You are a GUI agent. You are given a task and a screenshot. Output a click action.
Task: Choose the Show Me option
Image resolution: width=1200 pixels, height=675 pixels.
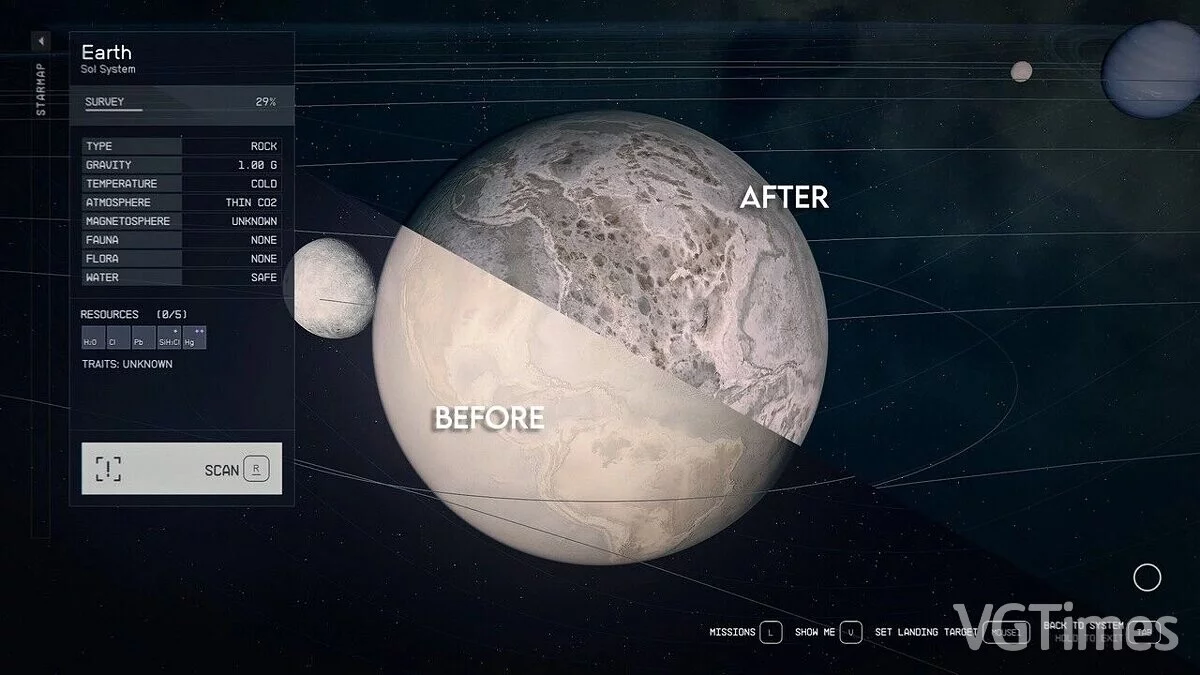click(828, 632)
